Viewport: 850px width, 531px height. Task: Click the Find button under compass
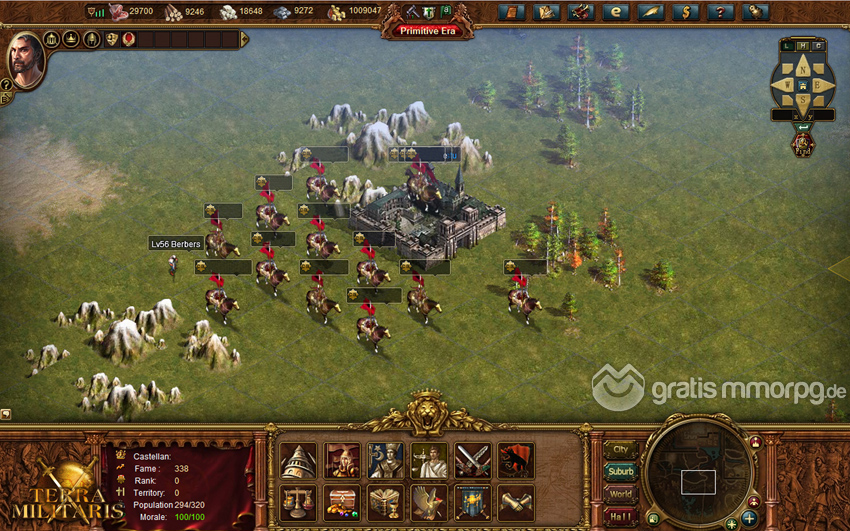click(x=802, y=144)
